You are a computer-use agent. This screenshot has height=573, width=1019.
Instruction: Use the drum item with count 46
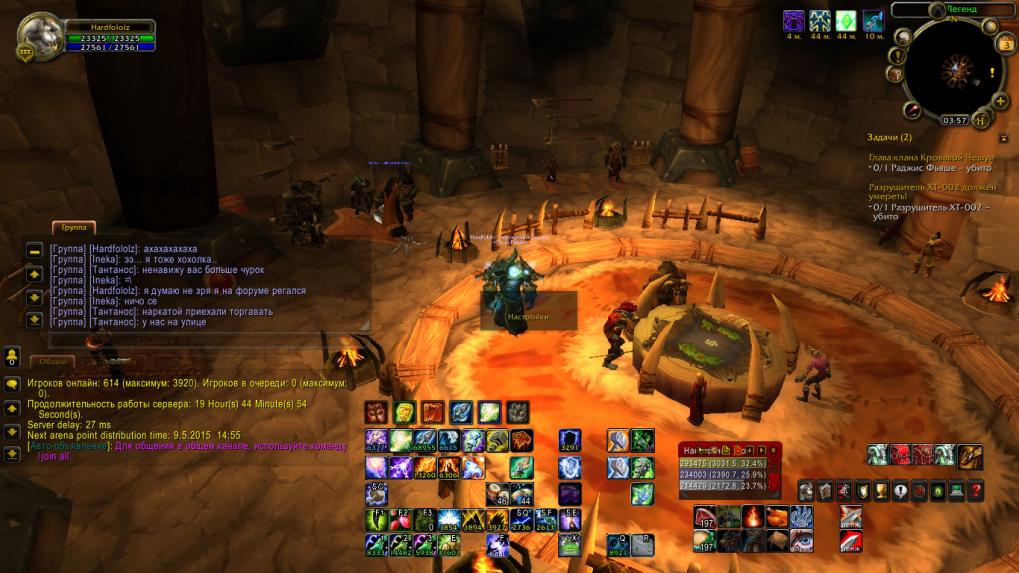pos(498,492)
